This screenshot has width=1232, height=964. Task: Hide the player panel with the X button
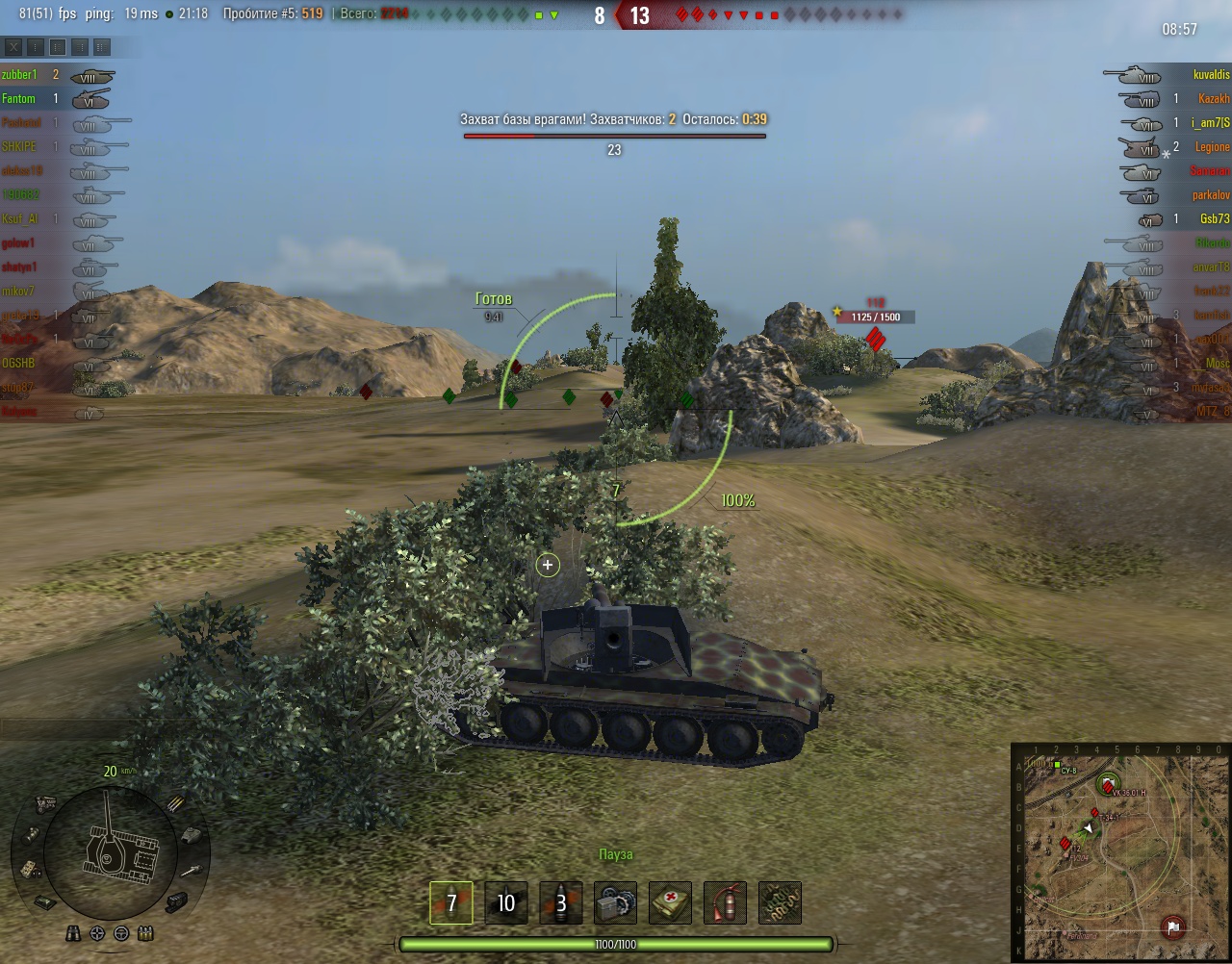pos(13,47)
